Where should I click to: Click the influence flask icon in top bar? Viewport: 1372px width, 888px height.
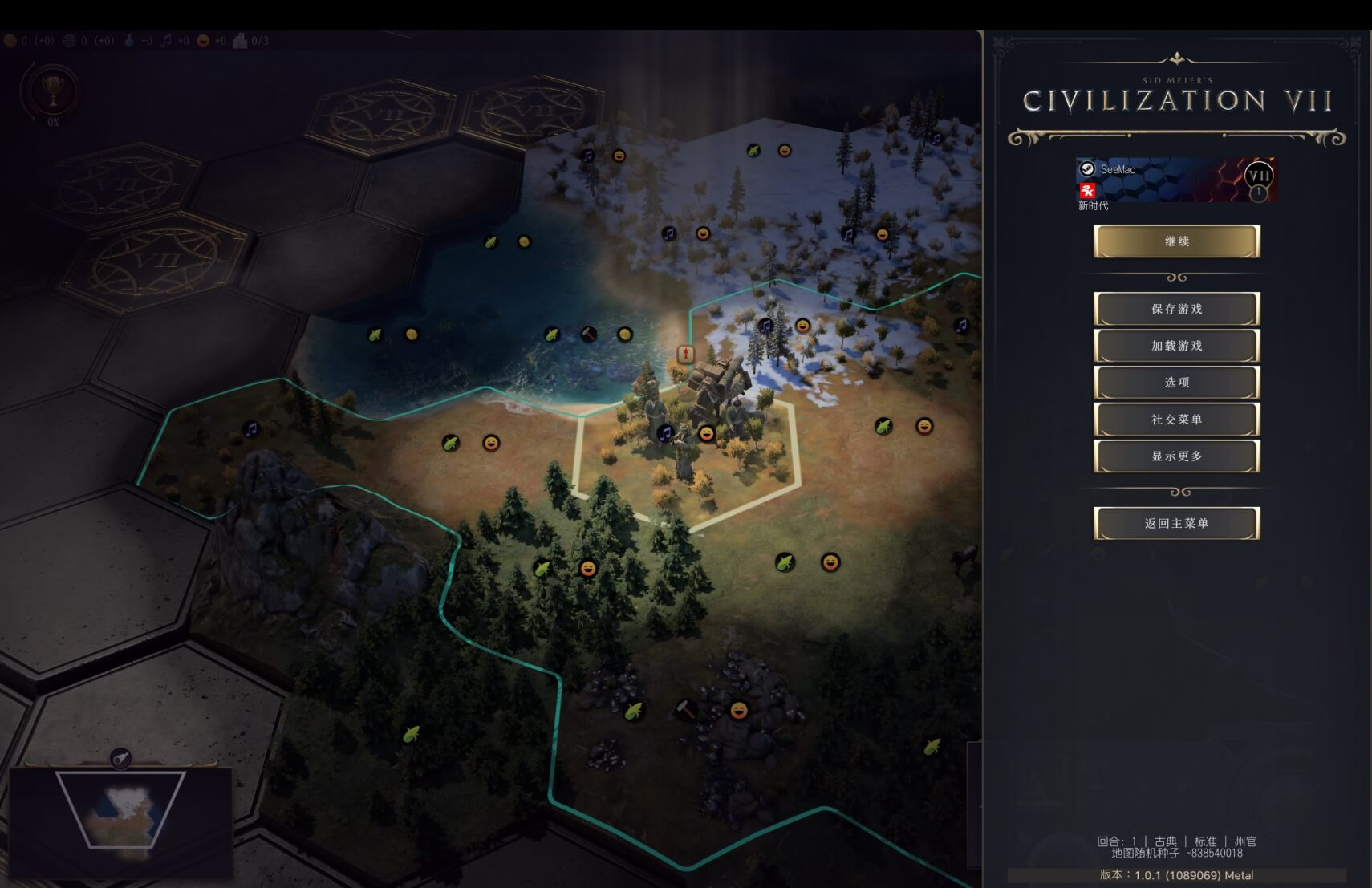pos(130,39)
